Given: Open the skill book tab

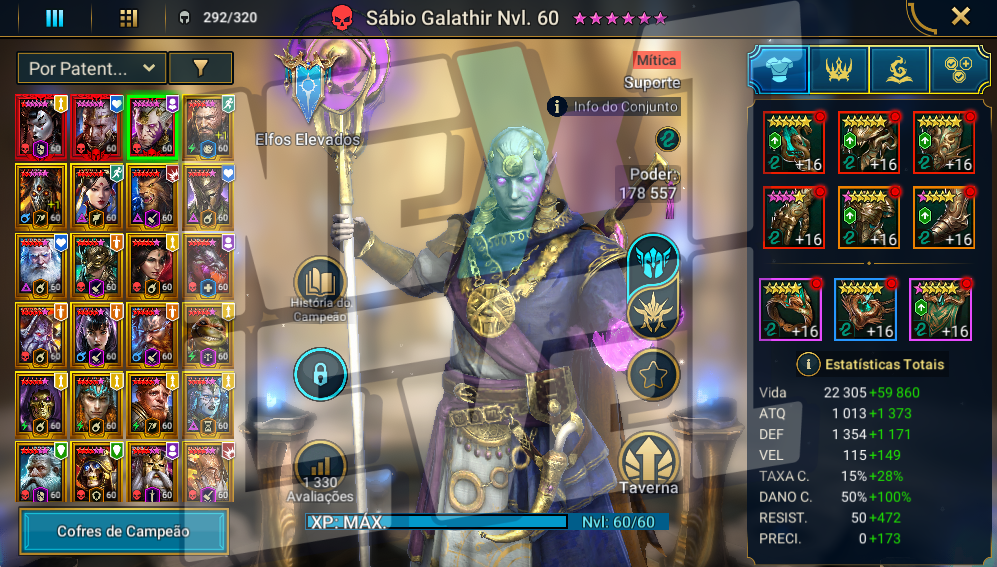Looking at the screenshot, I should (899, 69).
